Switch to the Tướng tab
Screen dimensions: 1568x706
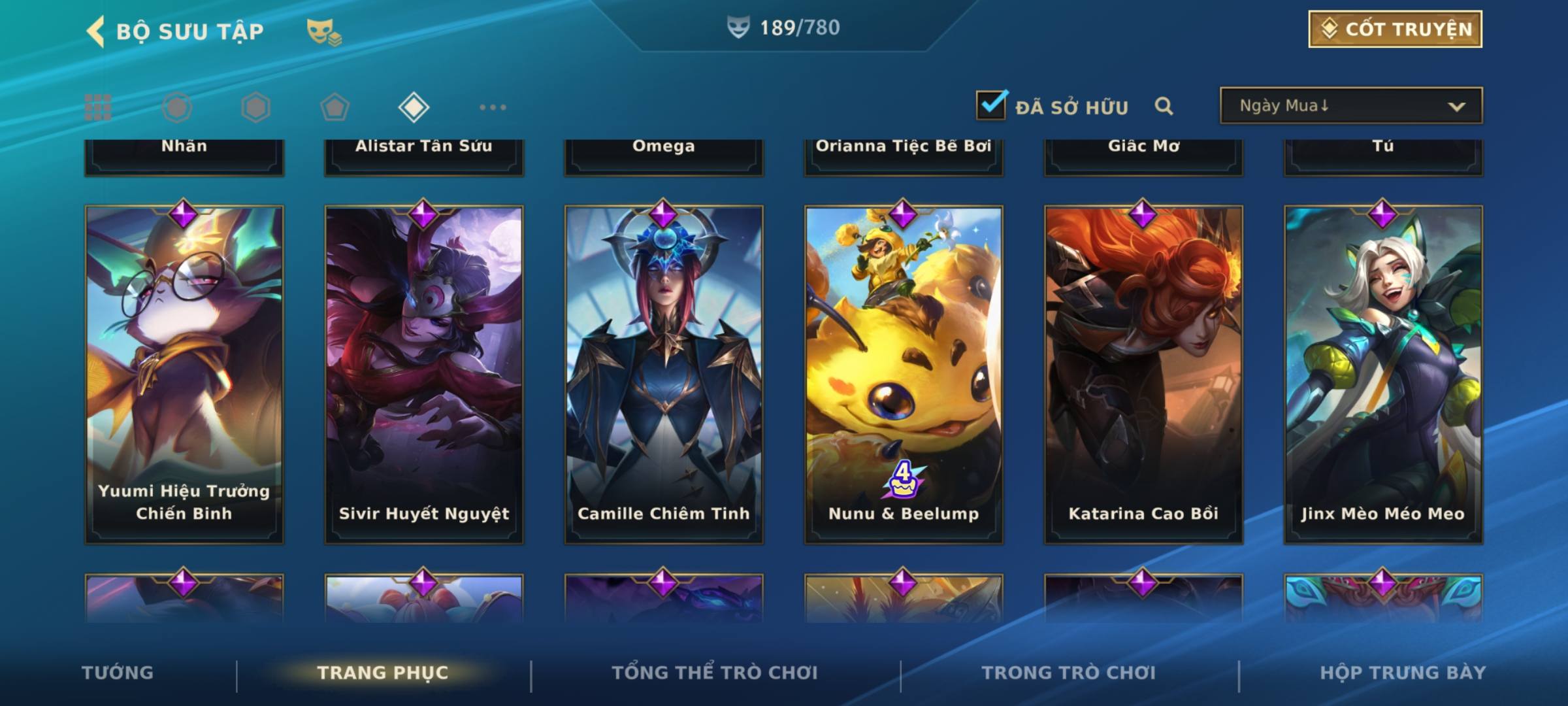(118, 673)
